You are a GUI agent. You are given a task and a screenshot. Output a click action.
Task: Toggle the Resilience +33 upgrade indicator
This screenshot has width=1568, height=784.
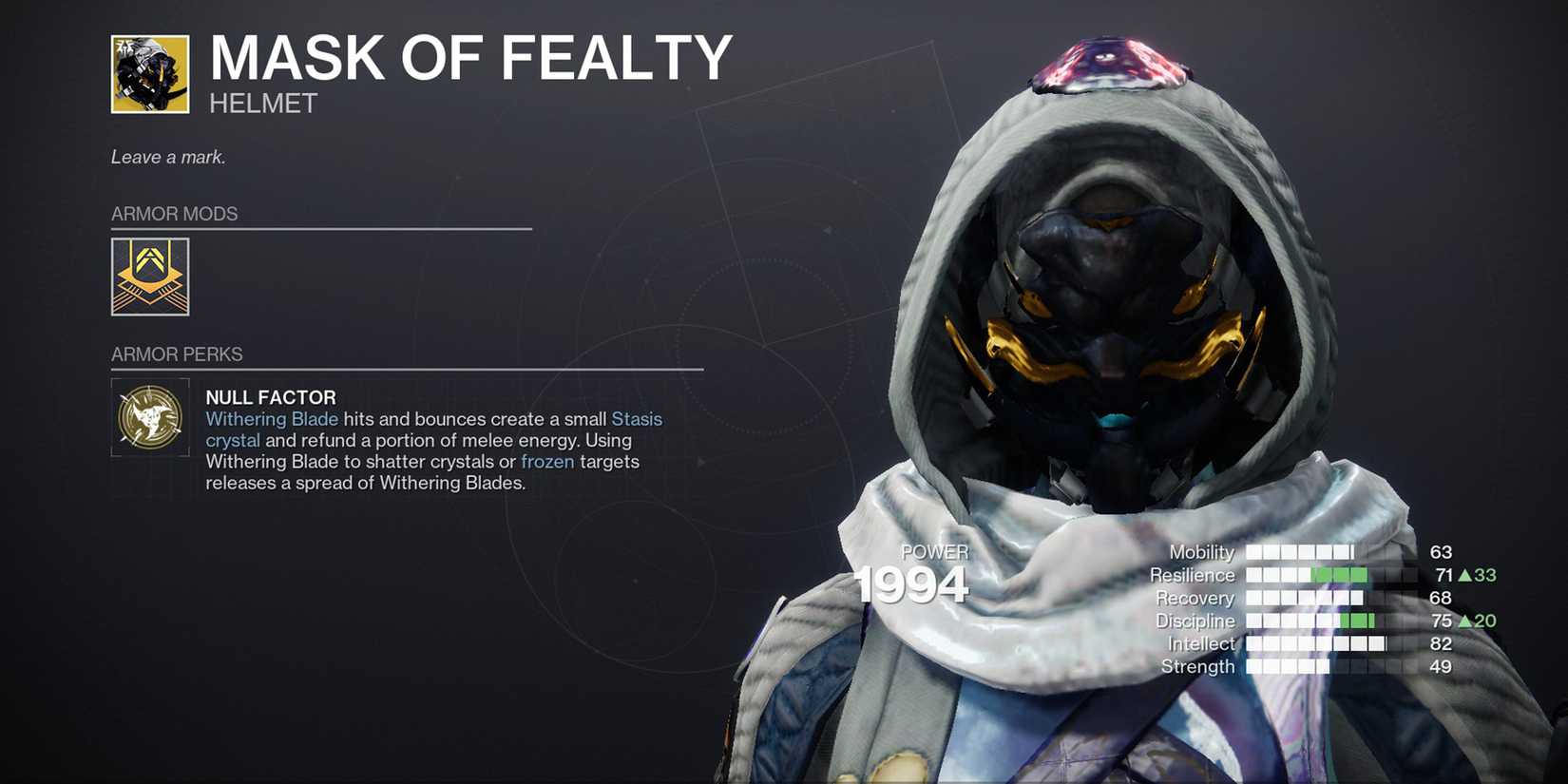coord(1479,574)
